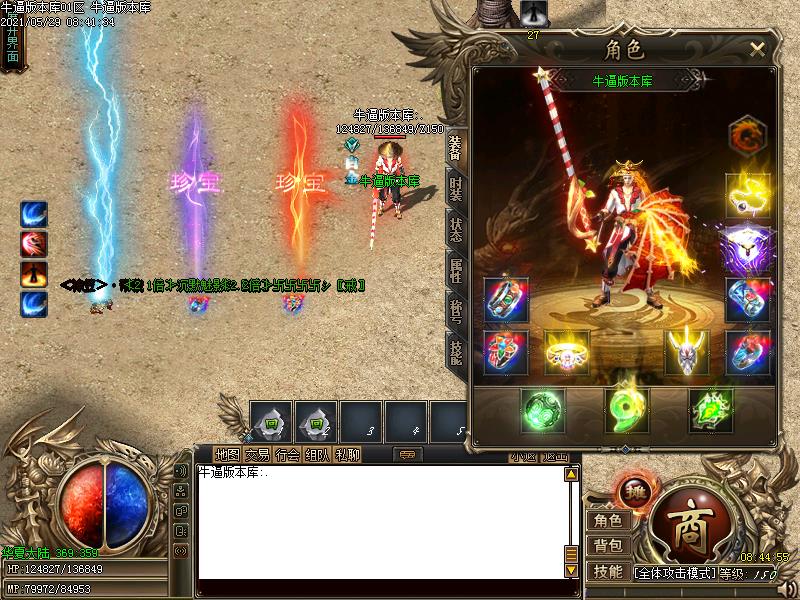Switch to the 私聊 private chat tab
The width and height of the screenshot is (800, 600).
348,455
